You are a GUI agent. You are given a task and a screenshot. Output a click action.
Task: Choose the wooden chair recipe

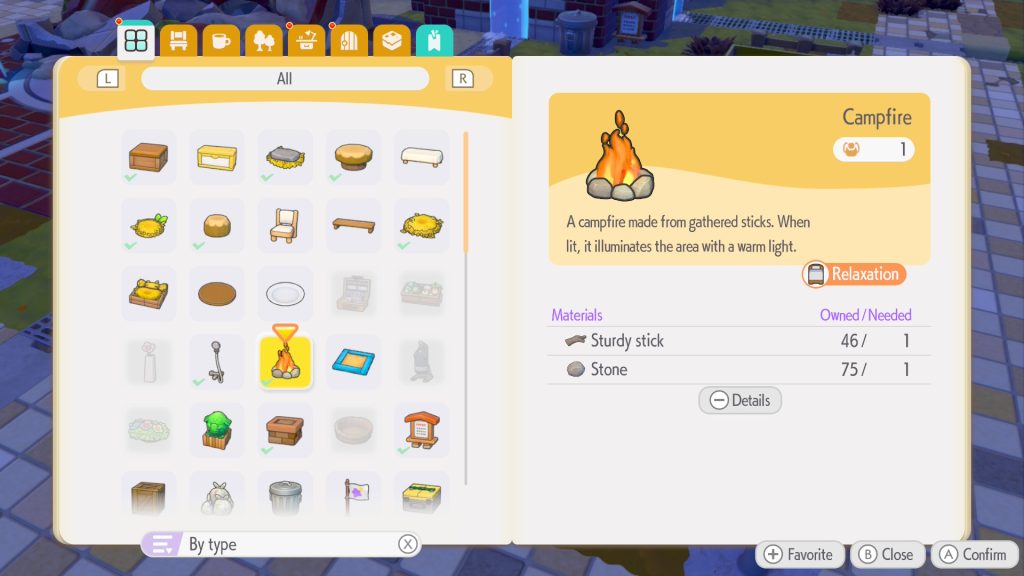click(x=285, y=225)
